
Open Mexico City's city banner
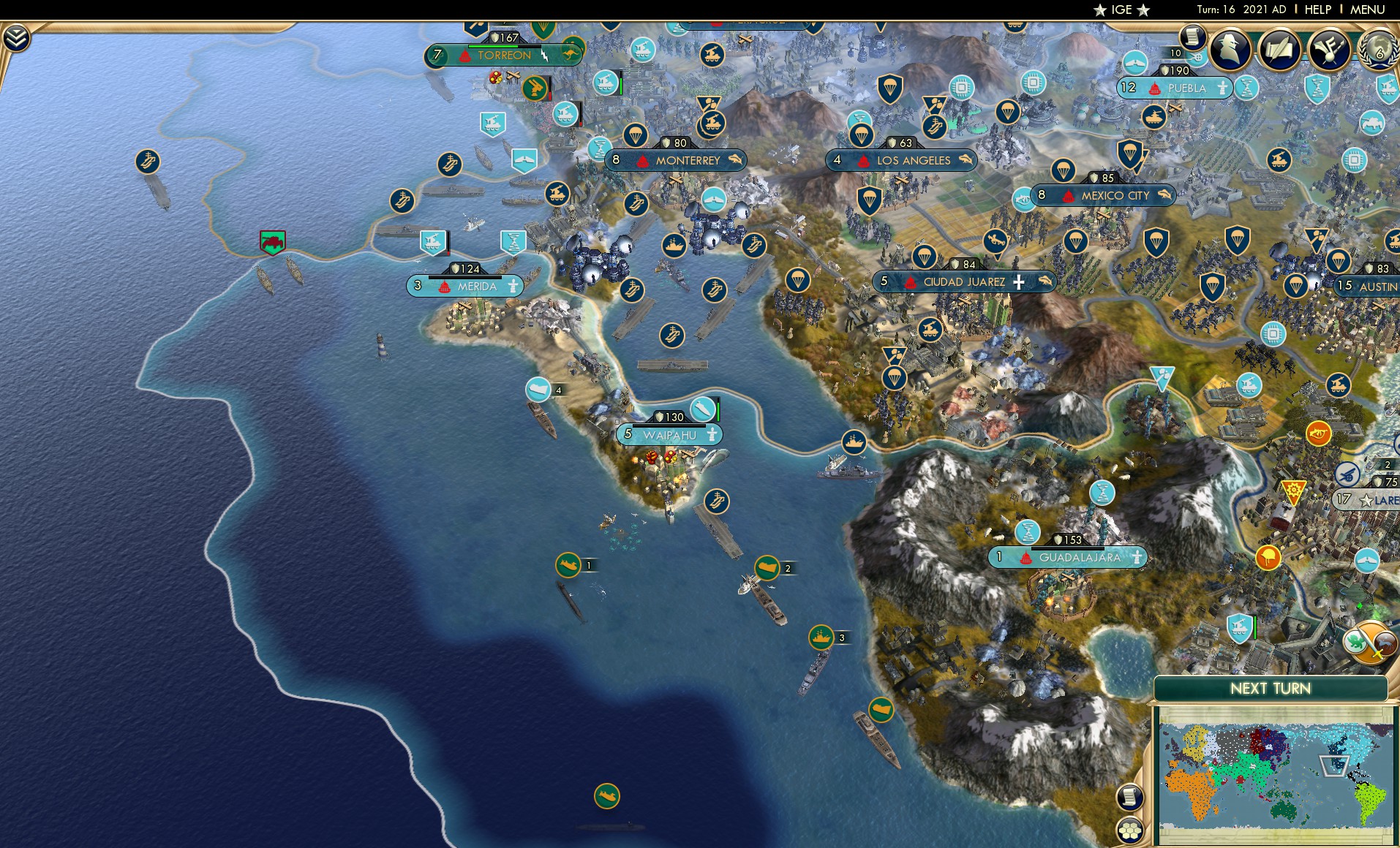tap(1103, 195)
